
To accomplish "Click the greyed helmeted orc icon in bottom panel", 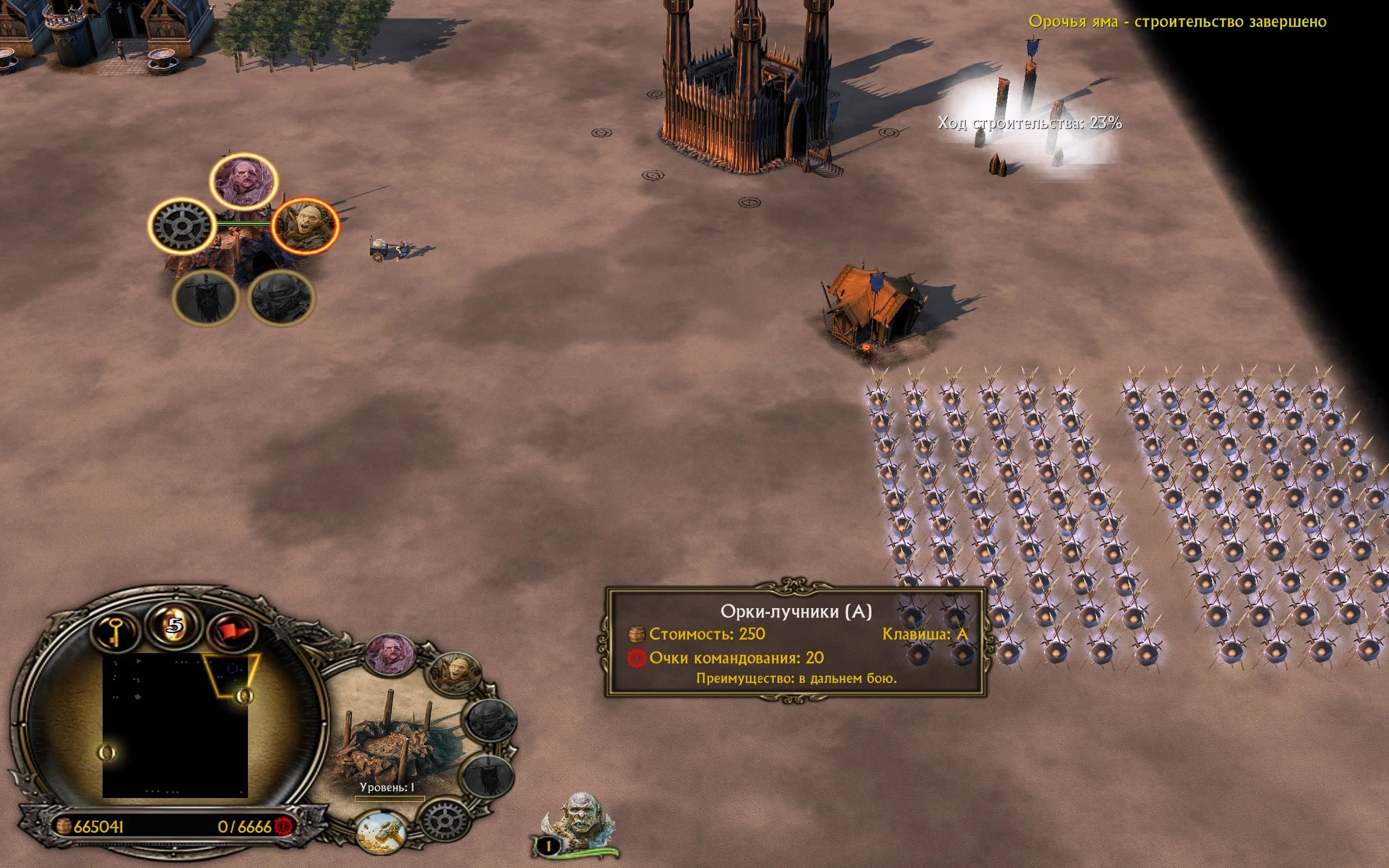I will click(489, 720).
